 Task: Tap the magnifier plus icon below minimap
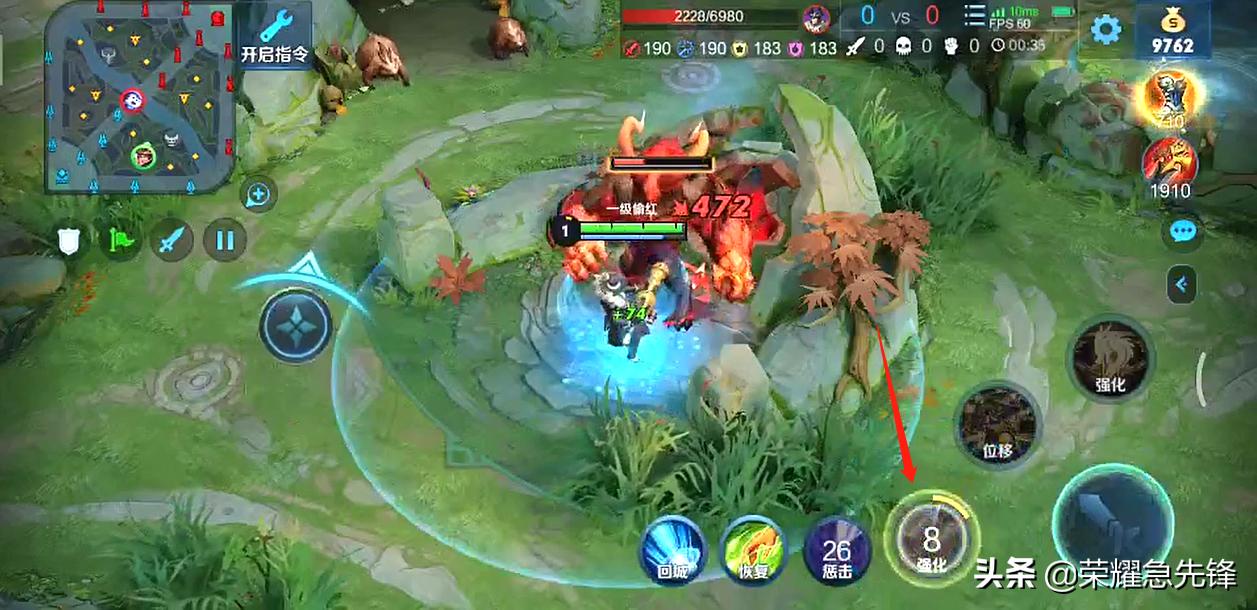[x=260, y=194]
